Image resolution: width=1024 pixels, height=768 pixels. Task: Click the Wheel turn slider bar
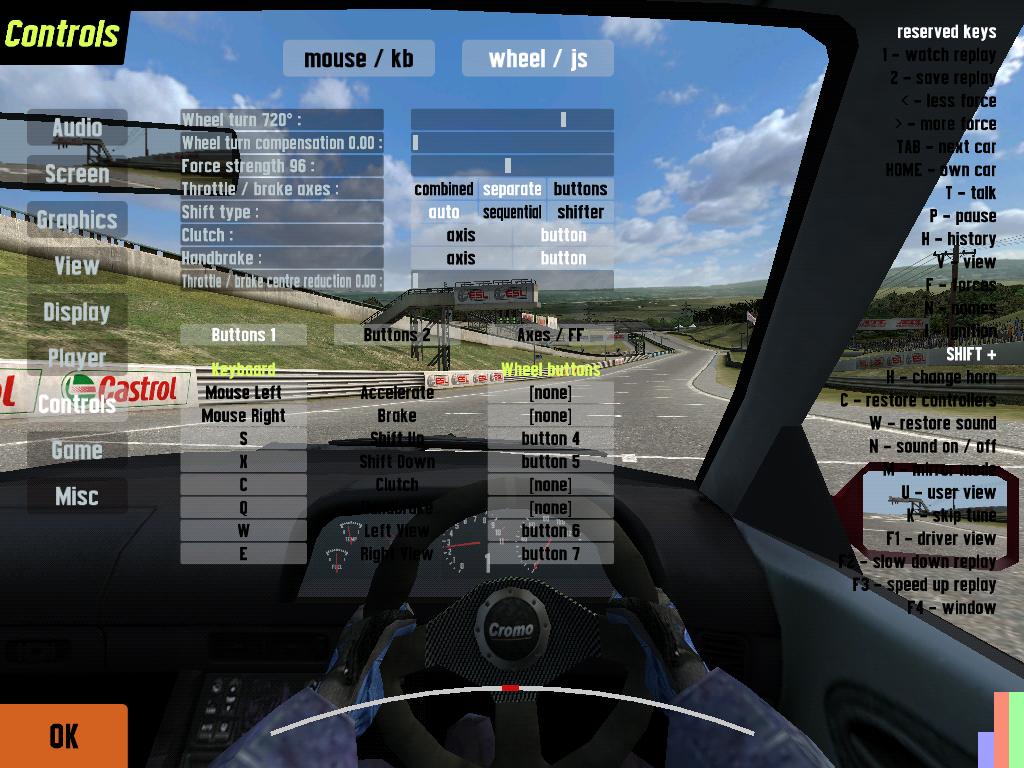pyautogui.click(x=512, y=120)
